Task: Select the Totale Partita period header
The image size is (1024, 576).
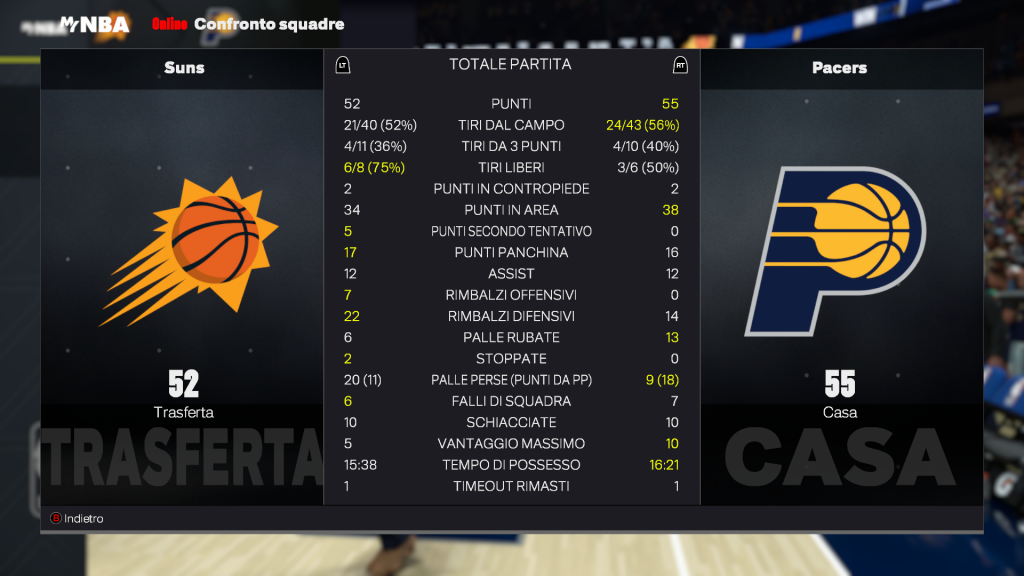Action: 510,64
